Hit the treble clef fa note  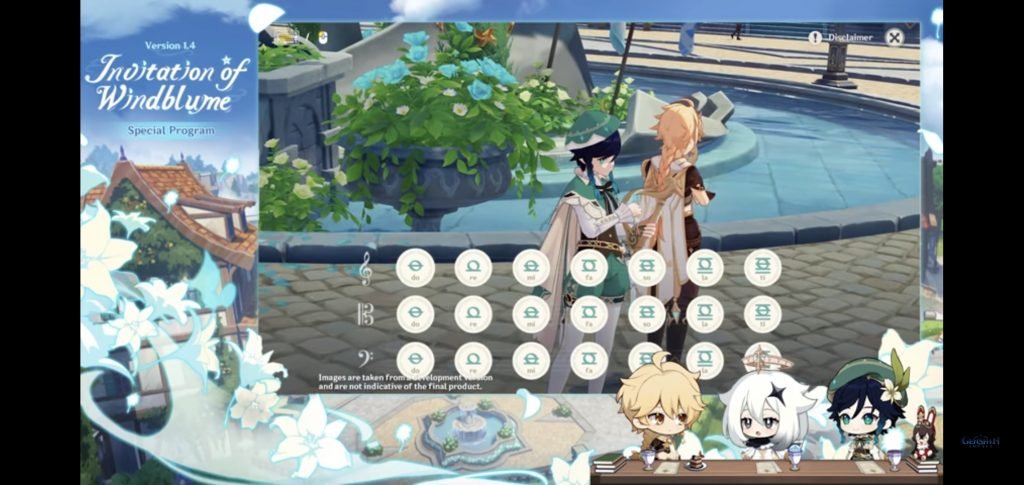(x=589, y=267)
